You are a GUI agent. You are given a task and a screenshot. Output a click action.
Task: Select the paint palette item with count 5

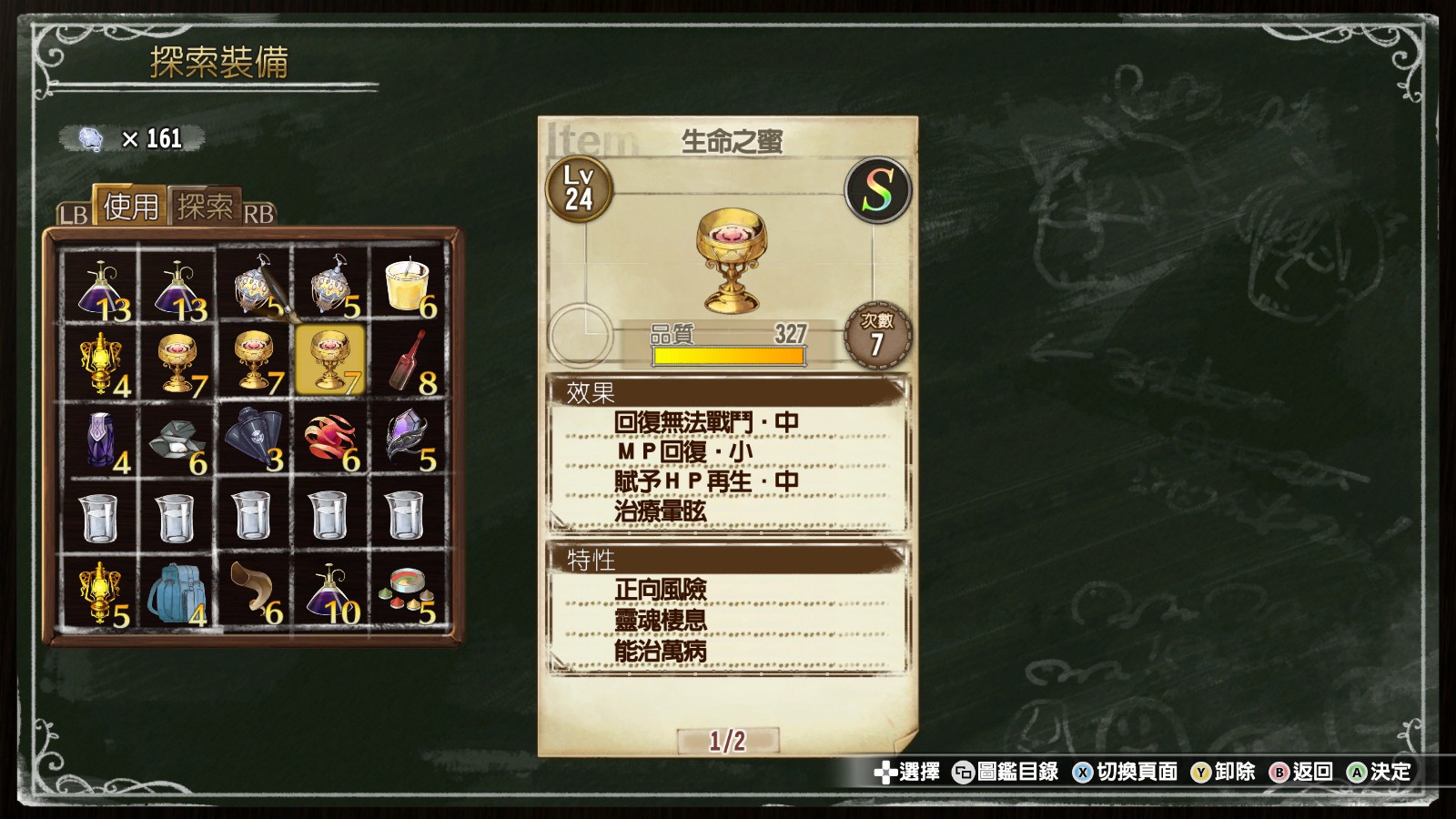407,591
